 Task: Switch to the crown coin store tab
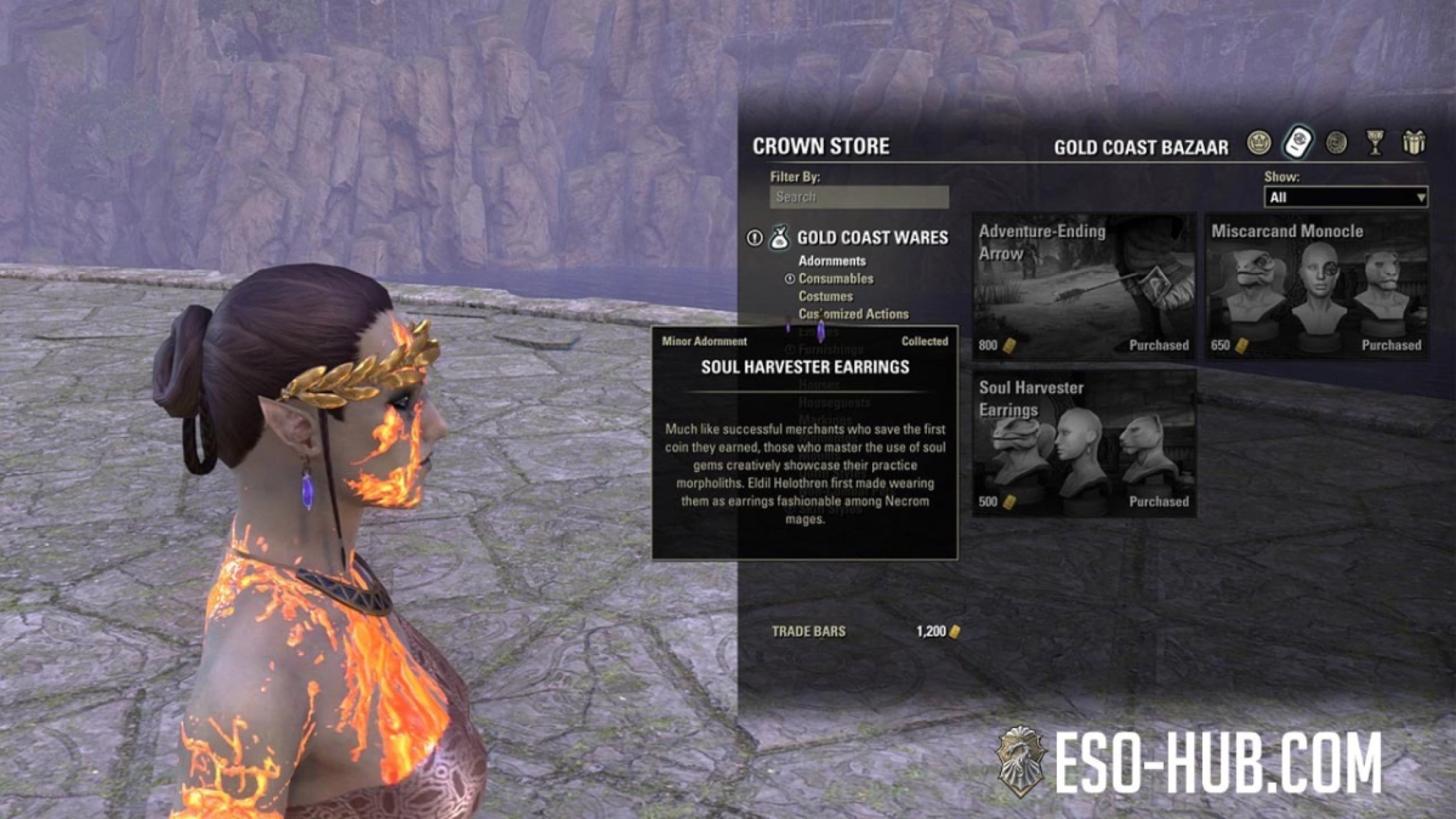click(1259, 143)
